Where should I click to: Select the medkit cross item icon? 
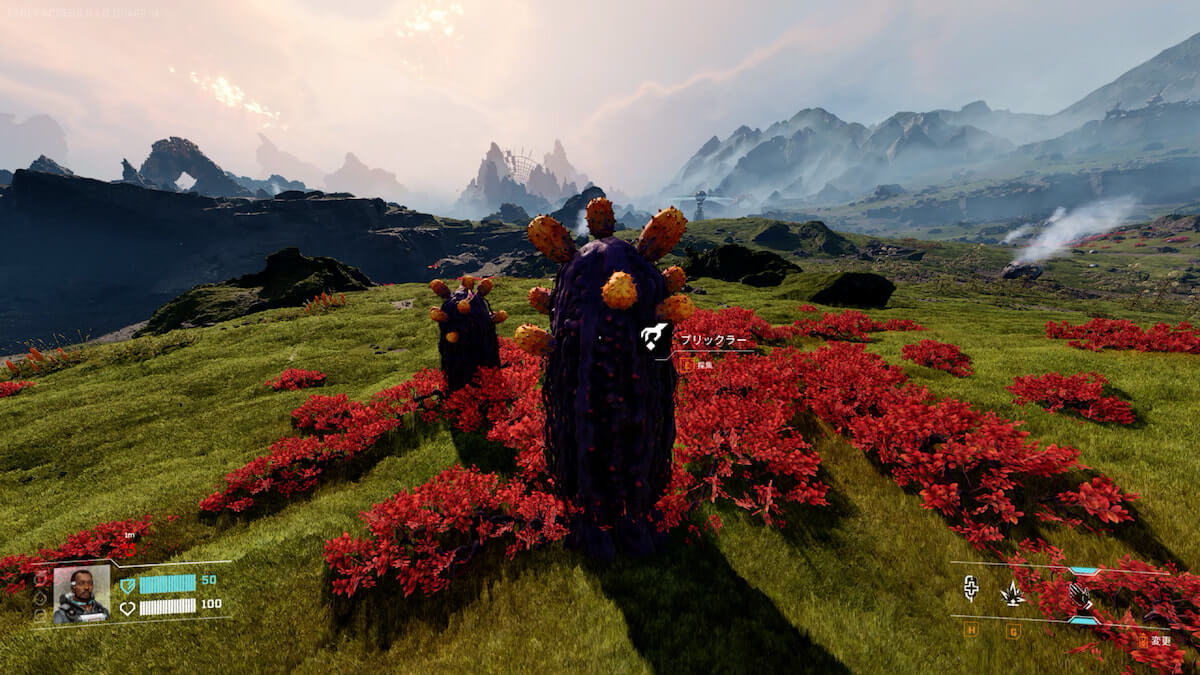[970, 589]
